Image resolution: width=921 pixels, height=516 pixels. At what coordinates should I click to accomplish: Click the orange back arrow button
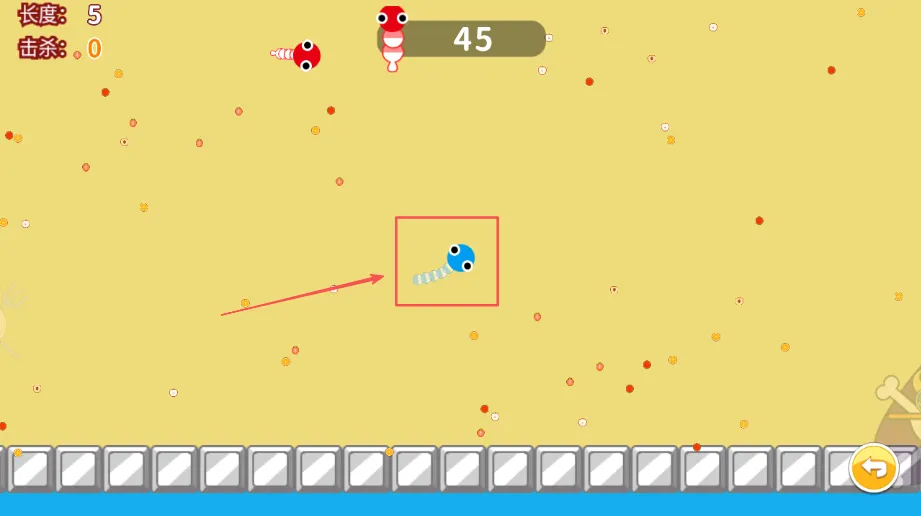point(873,468)
